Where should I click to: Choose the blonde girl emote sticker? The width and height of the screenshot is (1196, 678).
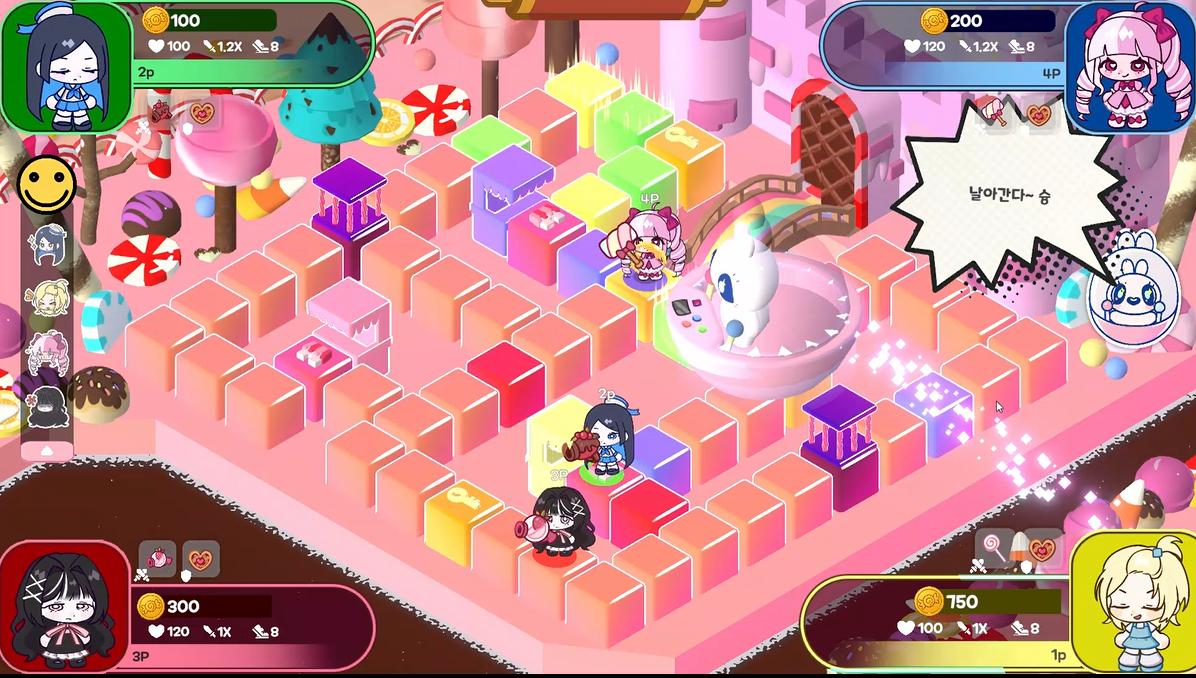(46, 298)
